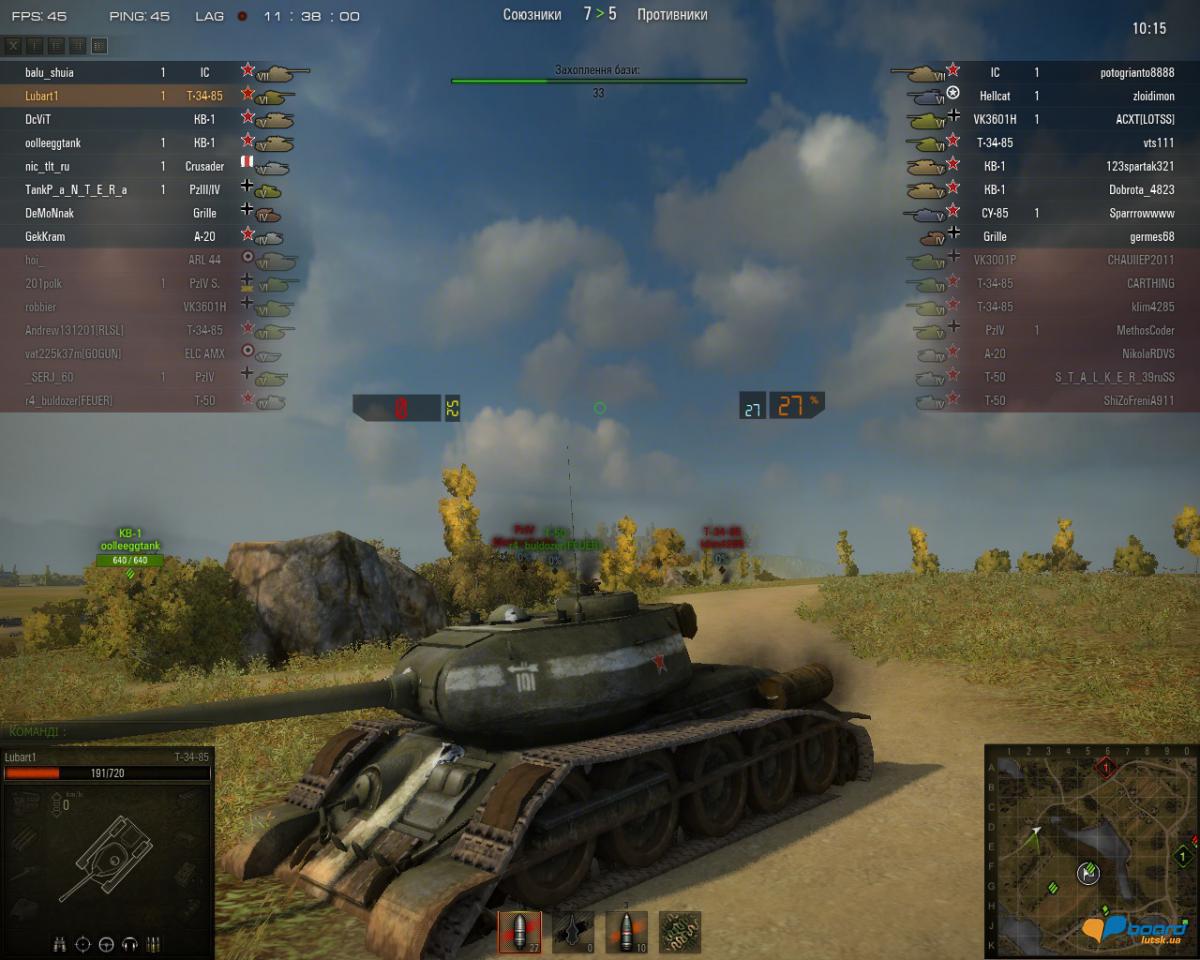This screenshot has height=960, width=1200.
Task: Click the binoculars icon in the damage panel
Action: tap(59, 943)
